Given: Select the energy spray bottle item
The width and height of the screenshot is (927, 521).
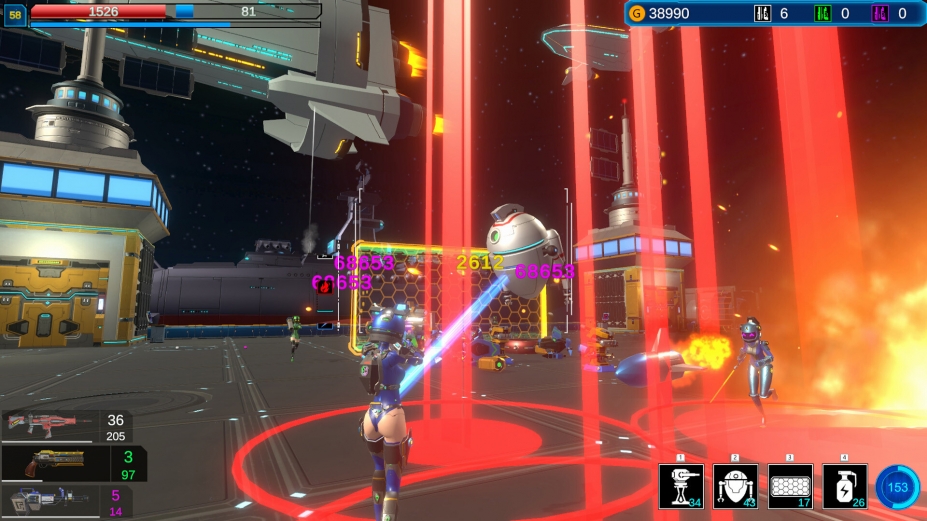Looking at the screenshot, I should (x=845, y=486).
